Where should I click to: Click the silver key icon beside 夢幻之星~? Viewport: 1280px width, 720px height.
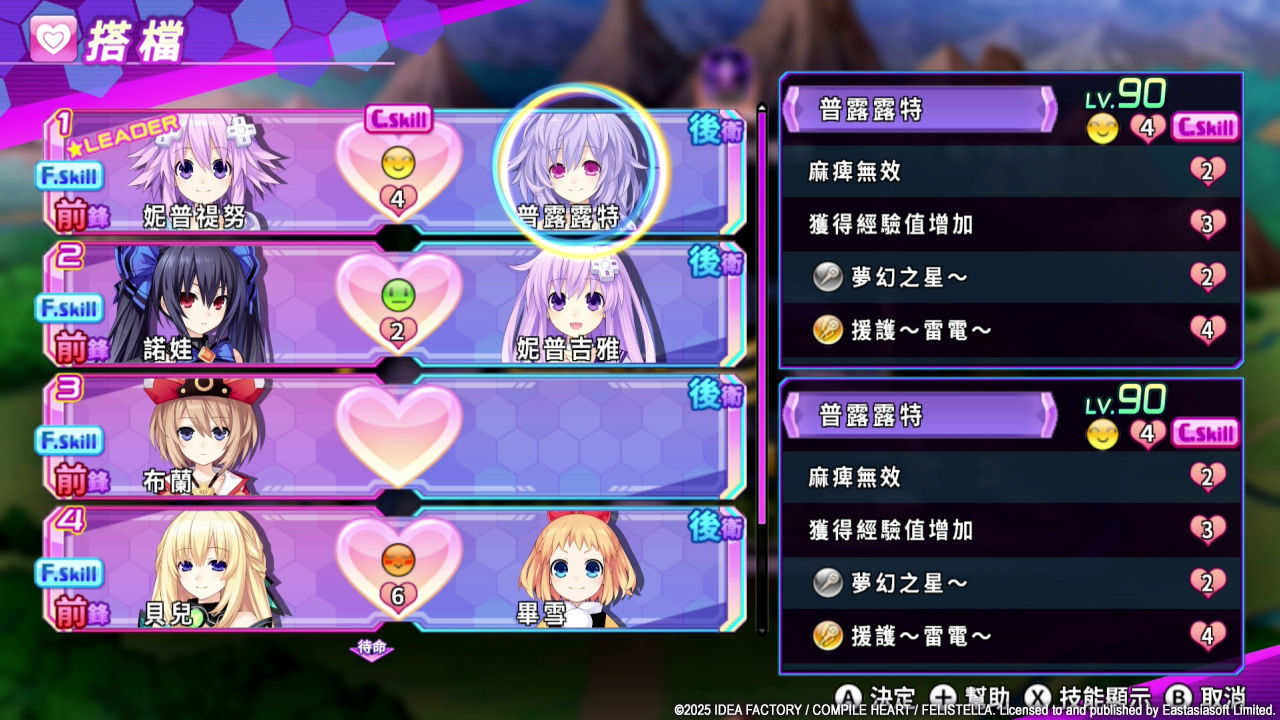pyautogui.click(x=826, y=278)
